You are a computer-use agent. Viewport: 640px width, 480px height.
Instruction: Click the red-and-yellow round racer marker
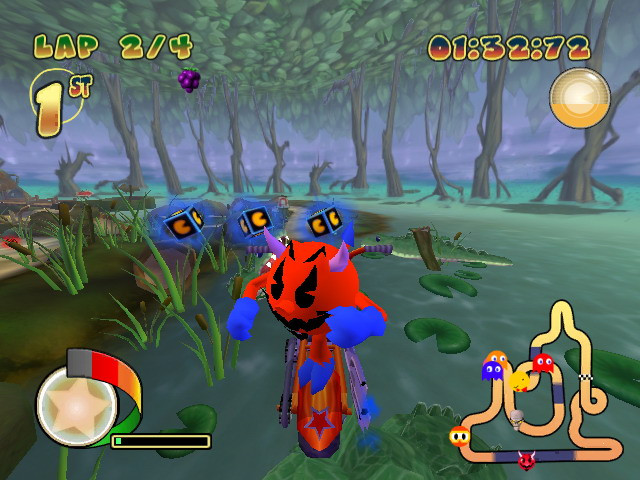point(460,435)
